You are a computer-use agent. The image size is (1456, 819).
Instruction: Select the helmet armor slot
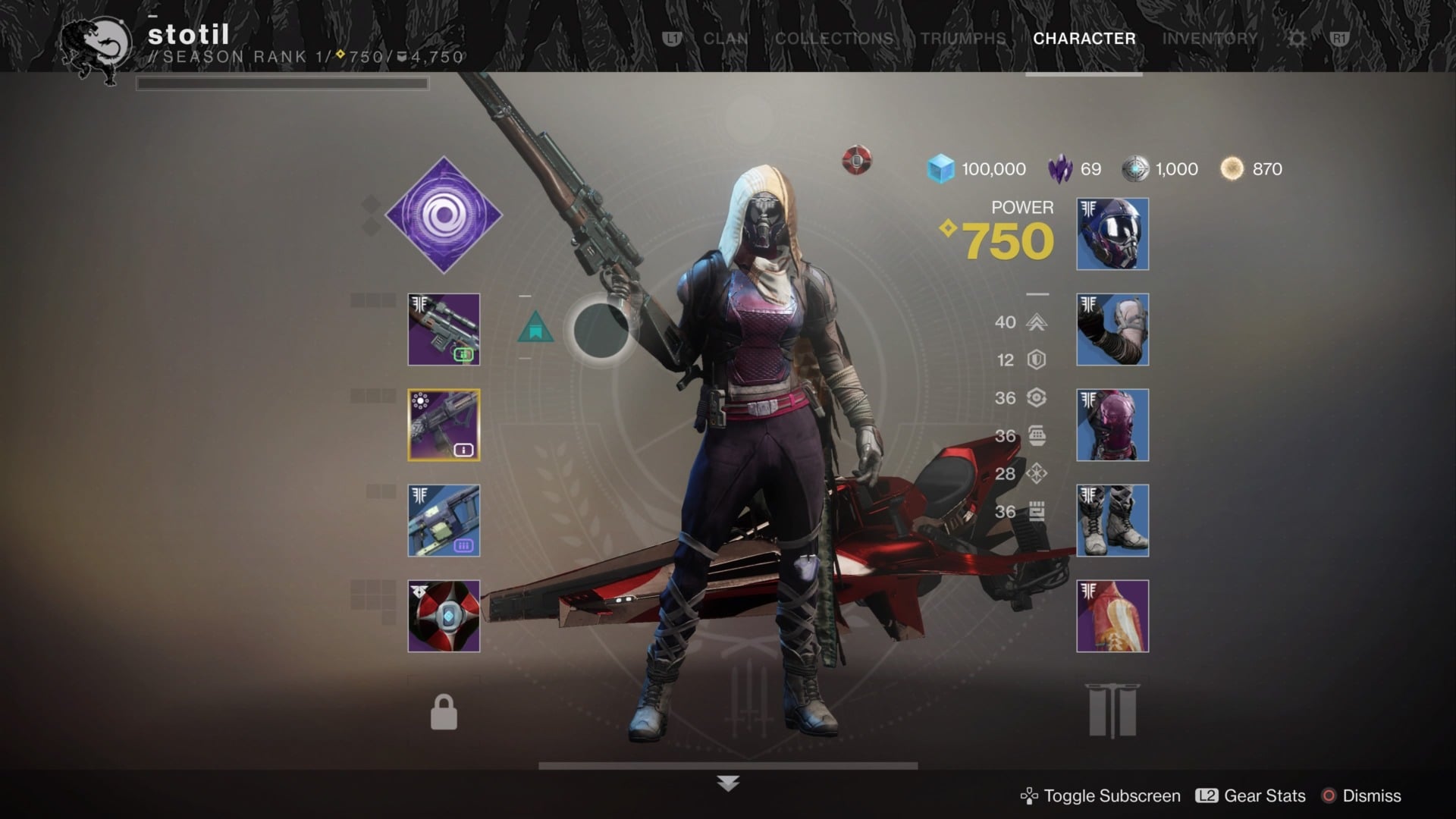[1112, 234]
